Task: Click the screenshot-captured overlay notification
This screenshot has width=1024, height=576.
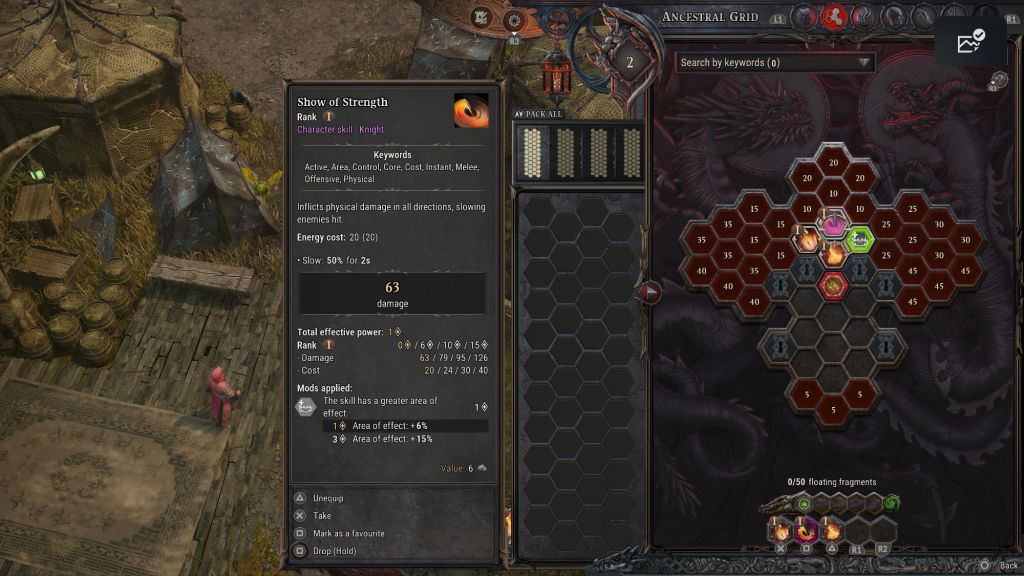Action: [970, 42]
